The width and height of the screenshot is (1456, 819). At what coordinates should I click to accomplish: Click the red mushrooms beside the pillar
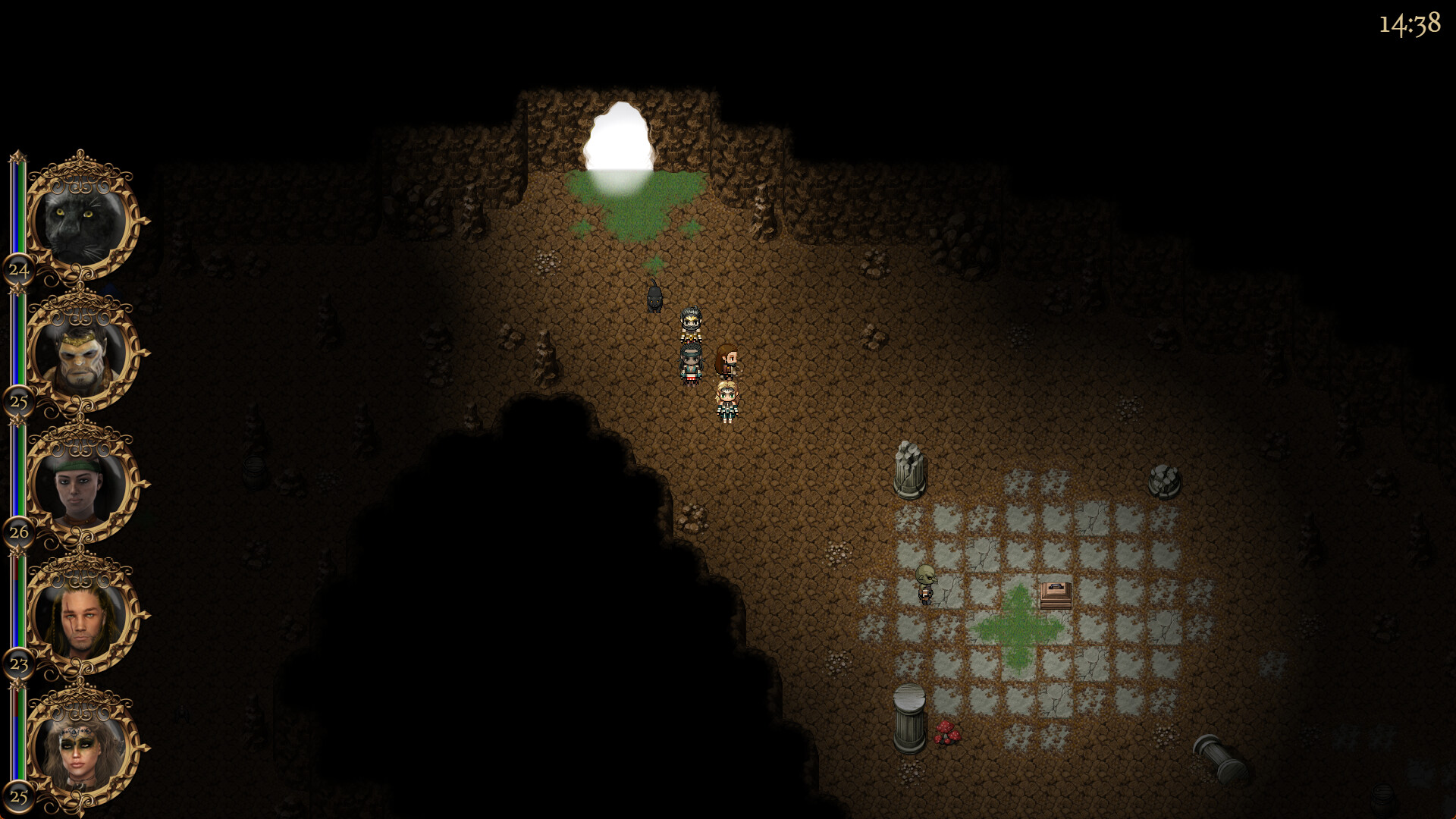[948, 732]
